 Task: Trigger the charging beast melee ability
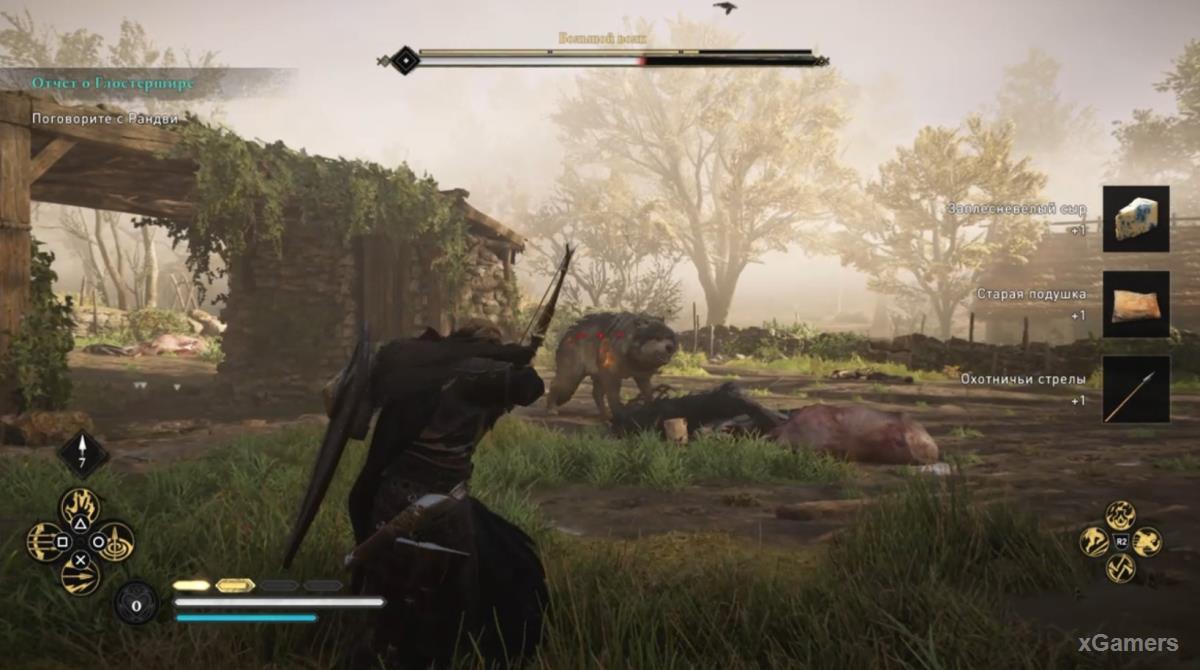[x=1146, y=542]
